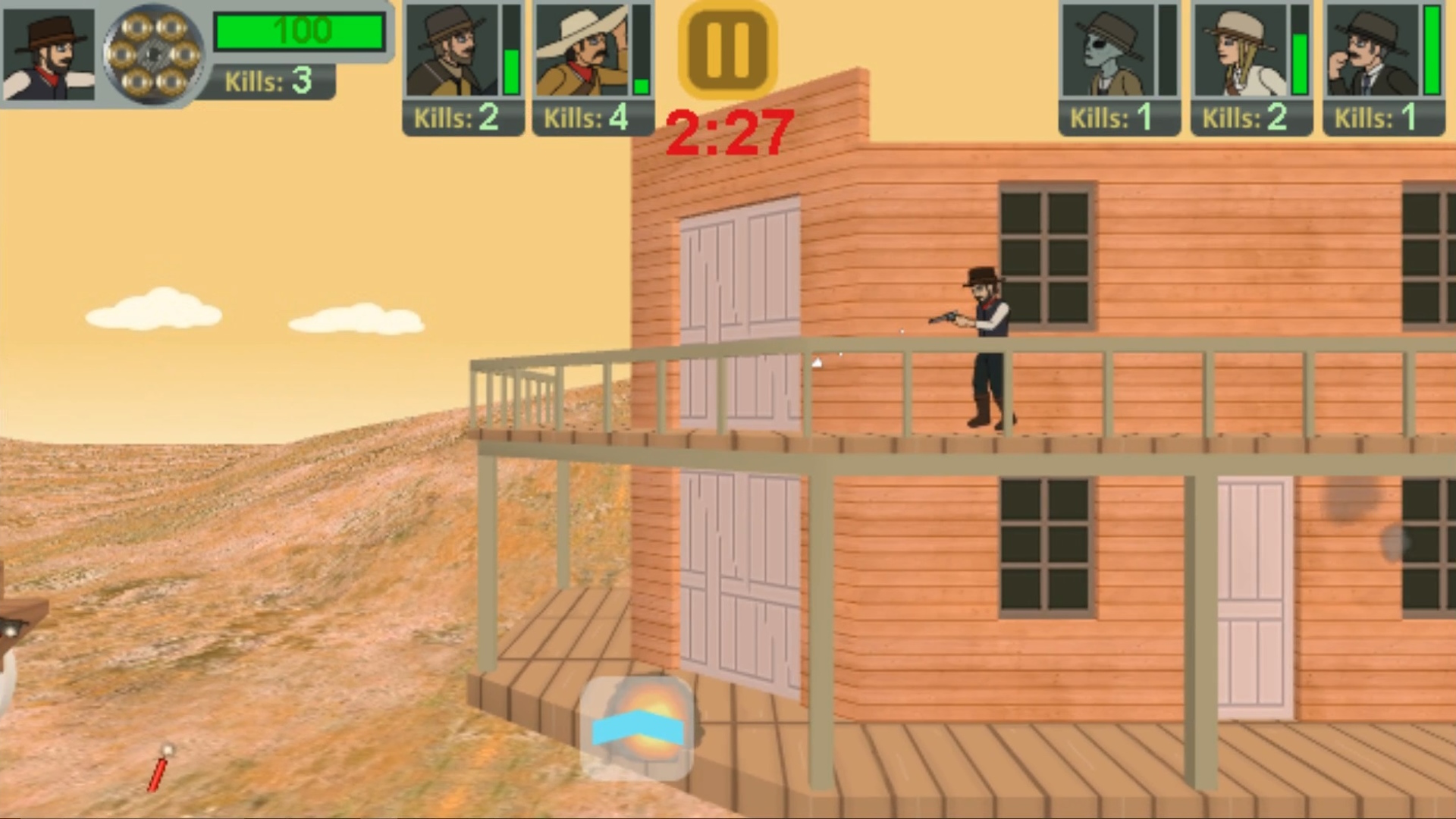The image size is (1456, 819).
Task: Click the Kills: 1 badge under the alien enemy
Action: 1118,118
